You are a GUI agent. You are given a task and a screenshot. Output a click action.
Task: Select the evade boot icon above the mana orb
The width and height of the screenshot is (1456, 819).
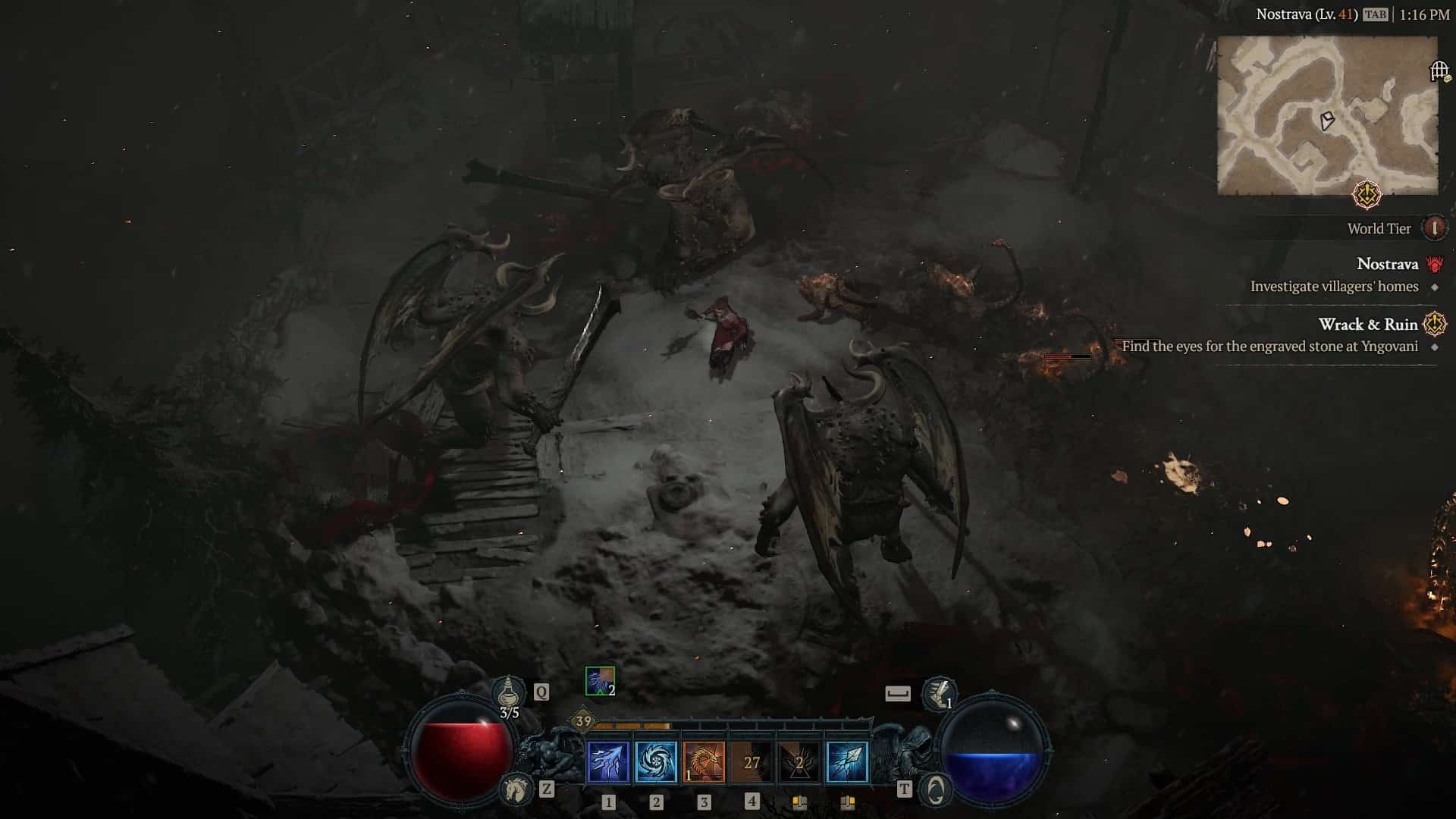pyautogui.click(x=939, y=692)
